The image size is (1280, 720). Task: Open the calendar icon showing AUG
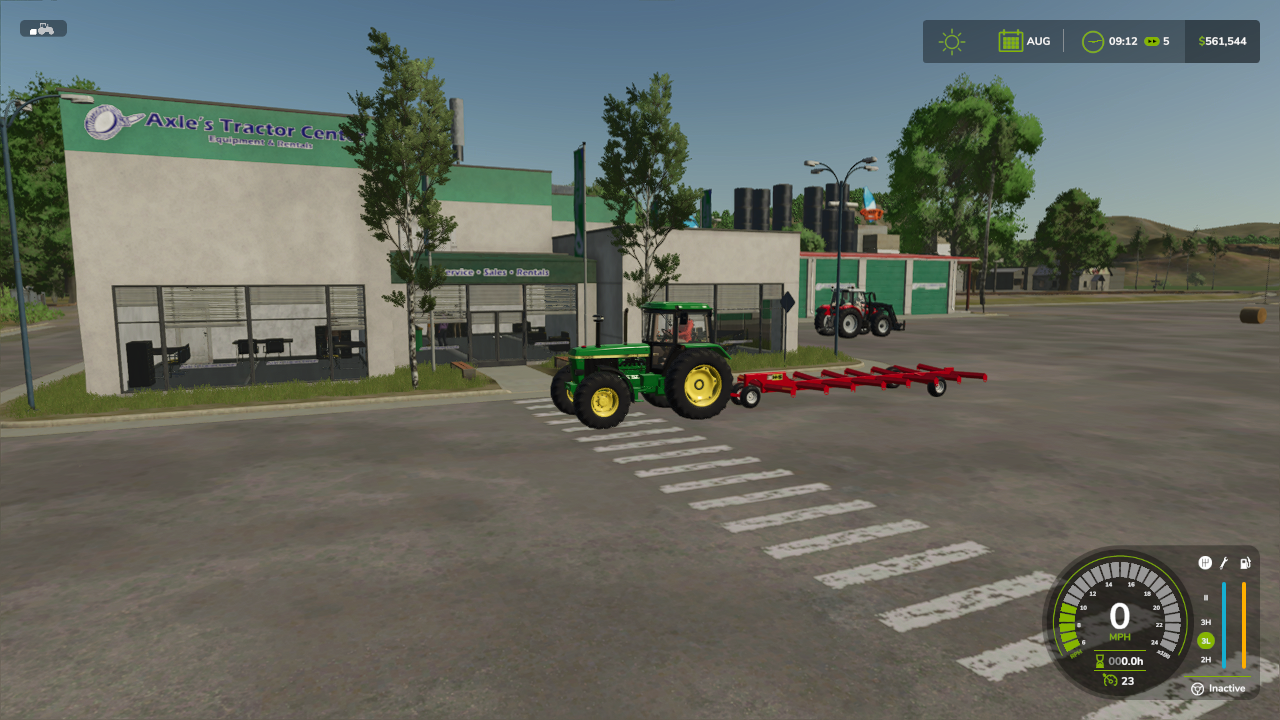[1011, 41]
